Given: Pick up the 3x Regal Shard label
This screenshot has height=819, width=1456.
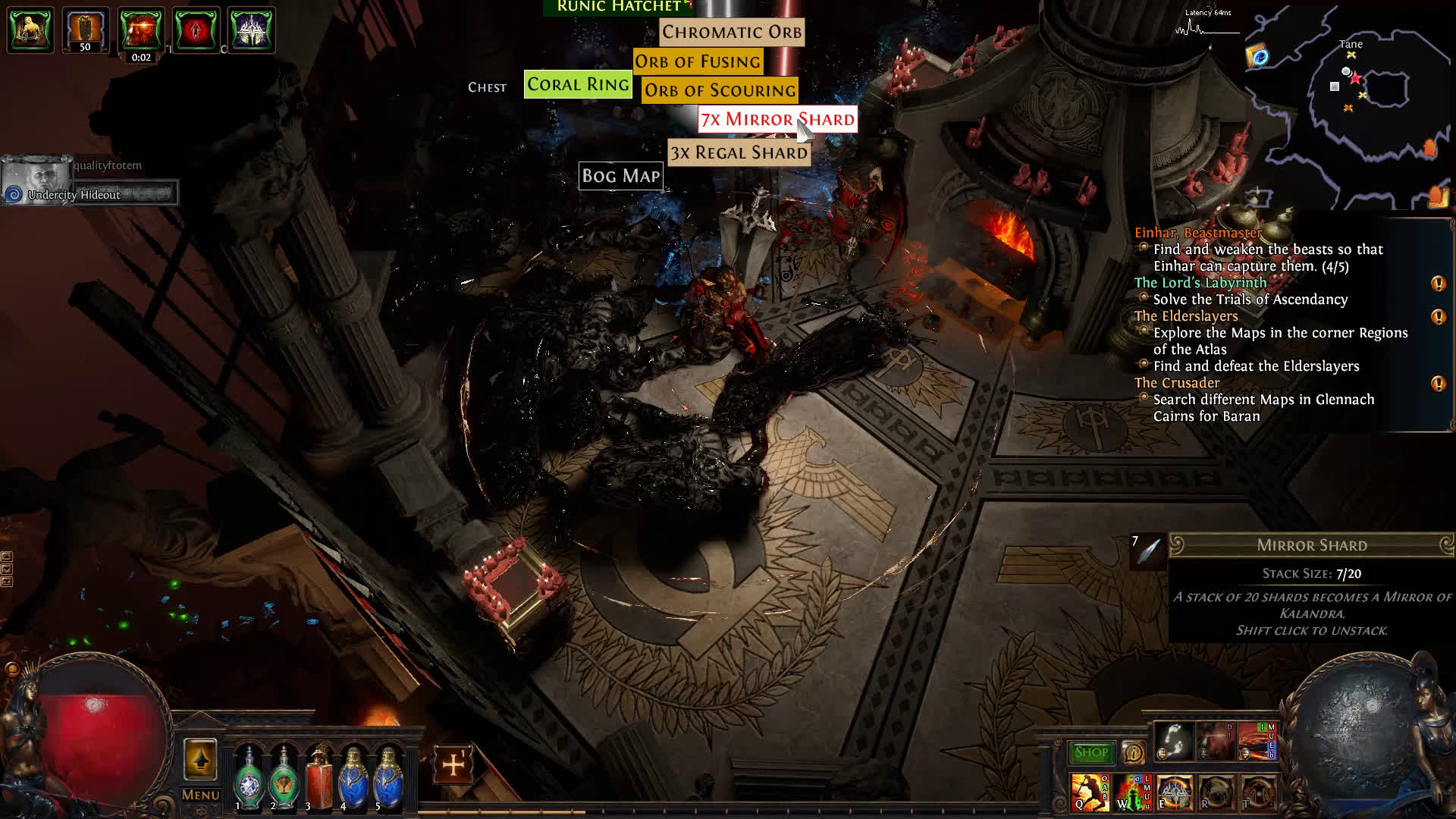Looking at the screenshot, I should [x=739, y=152].
